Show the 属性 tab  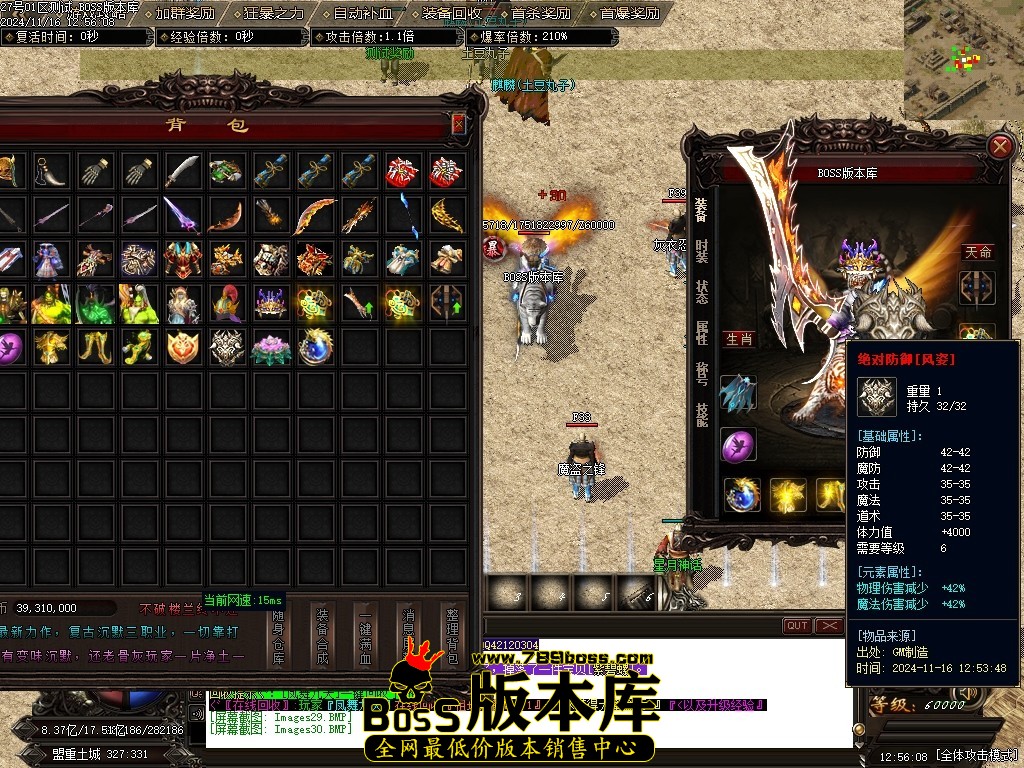[702, 333]
